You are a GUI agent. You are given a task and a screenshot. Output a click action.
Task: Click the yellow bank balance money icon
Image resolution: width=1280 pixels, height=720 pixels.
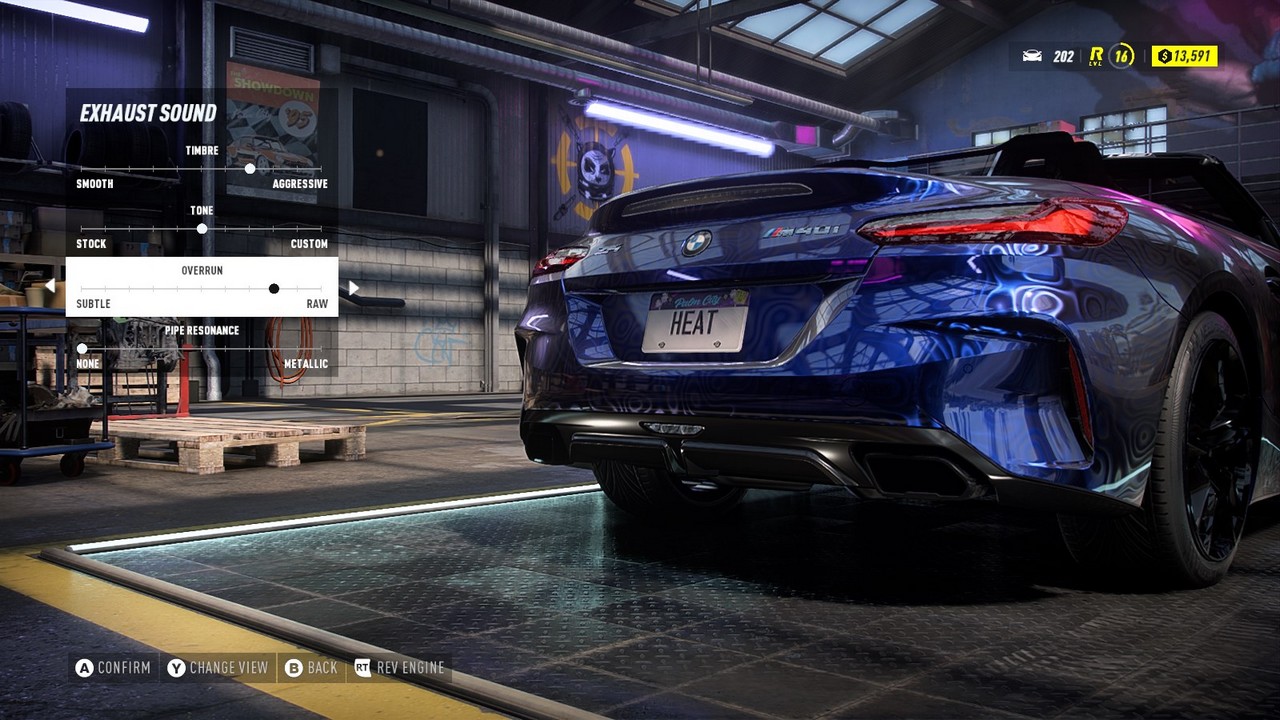(1166, 56)
